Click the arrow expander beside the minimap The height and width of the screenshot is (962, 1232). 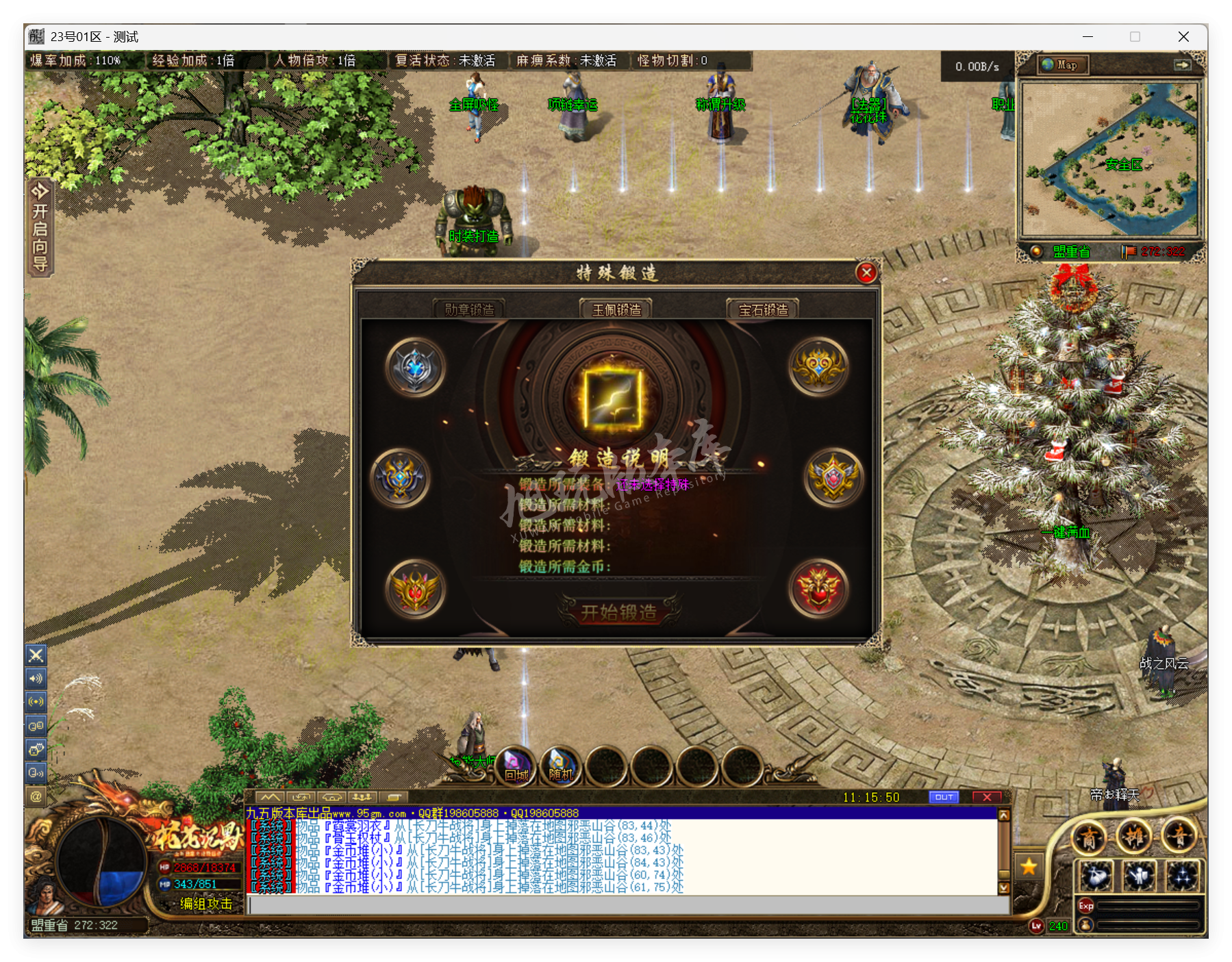pos(1183,64)
